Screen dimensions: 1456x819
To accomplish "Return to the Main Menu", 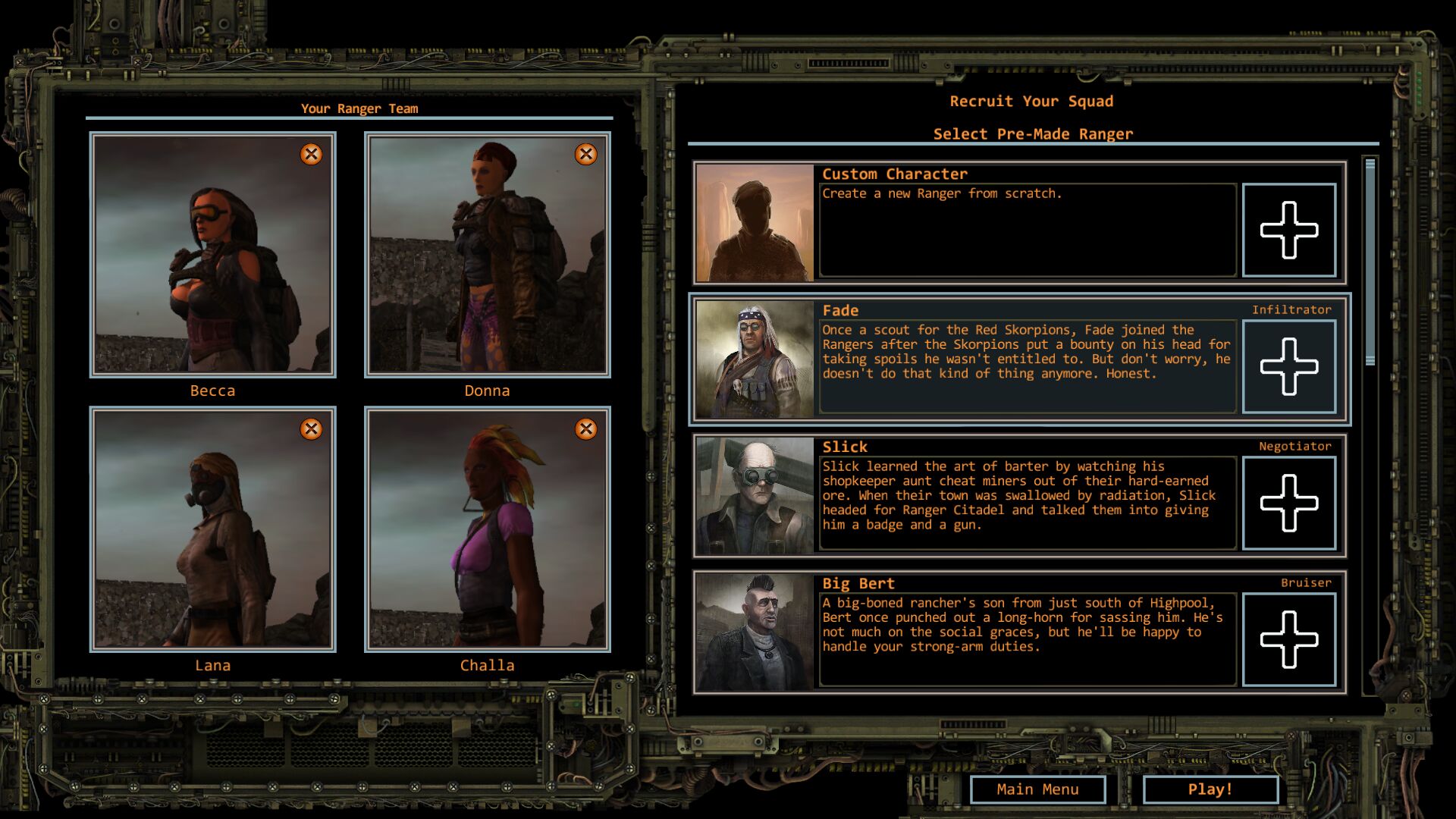I will pyautogui.click(x=1037, y=789).
